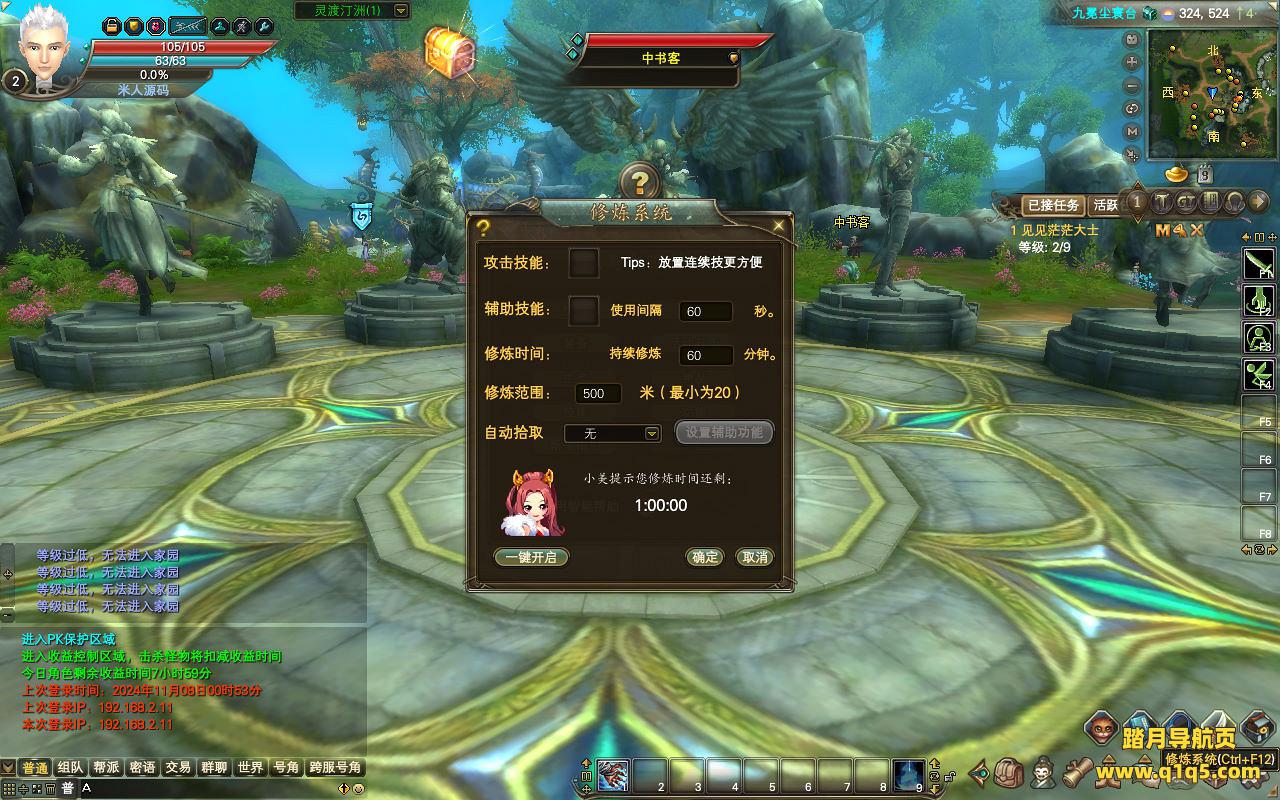The width and height of the screenshot is (1280, 800).
Task: Open the 灵渡汀洲 line dropdown
Action: (401, 11)
